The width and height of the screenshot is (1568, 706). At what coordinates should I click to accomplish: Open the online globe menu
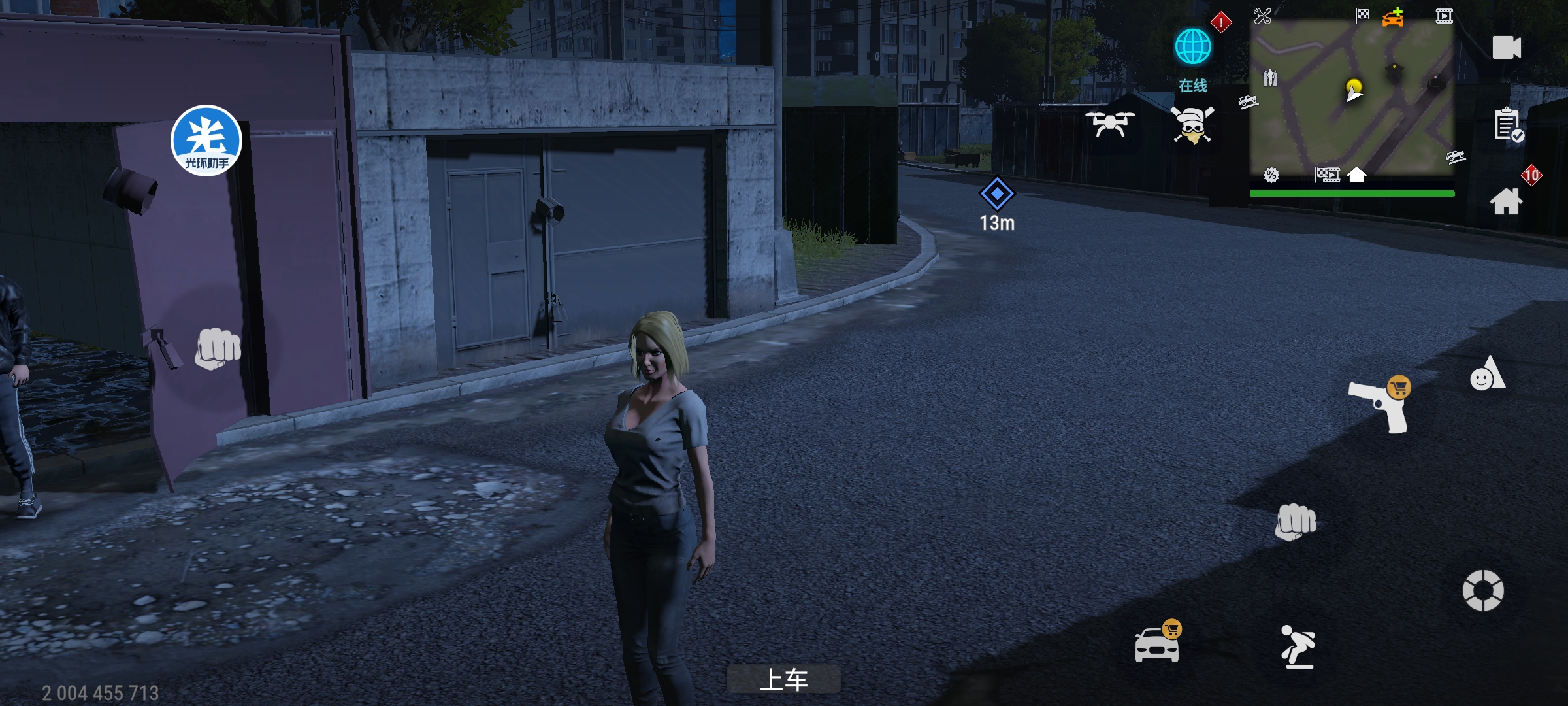tap(1193, 47)
